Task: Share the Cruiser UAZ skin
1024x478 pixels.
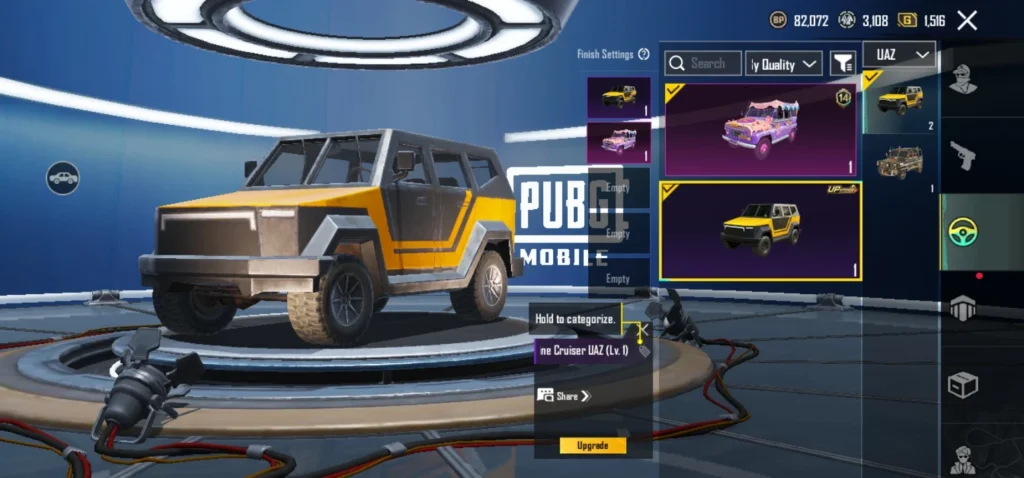Action: [x=566, y=396]
